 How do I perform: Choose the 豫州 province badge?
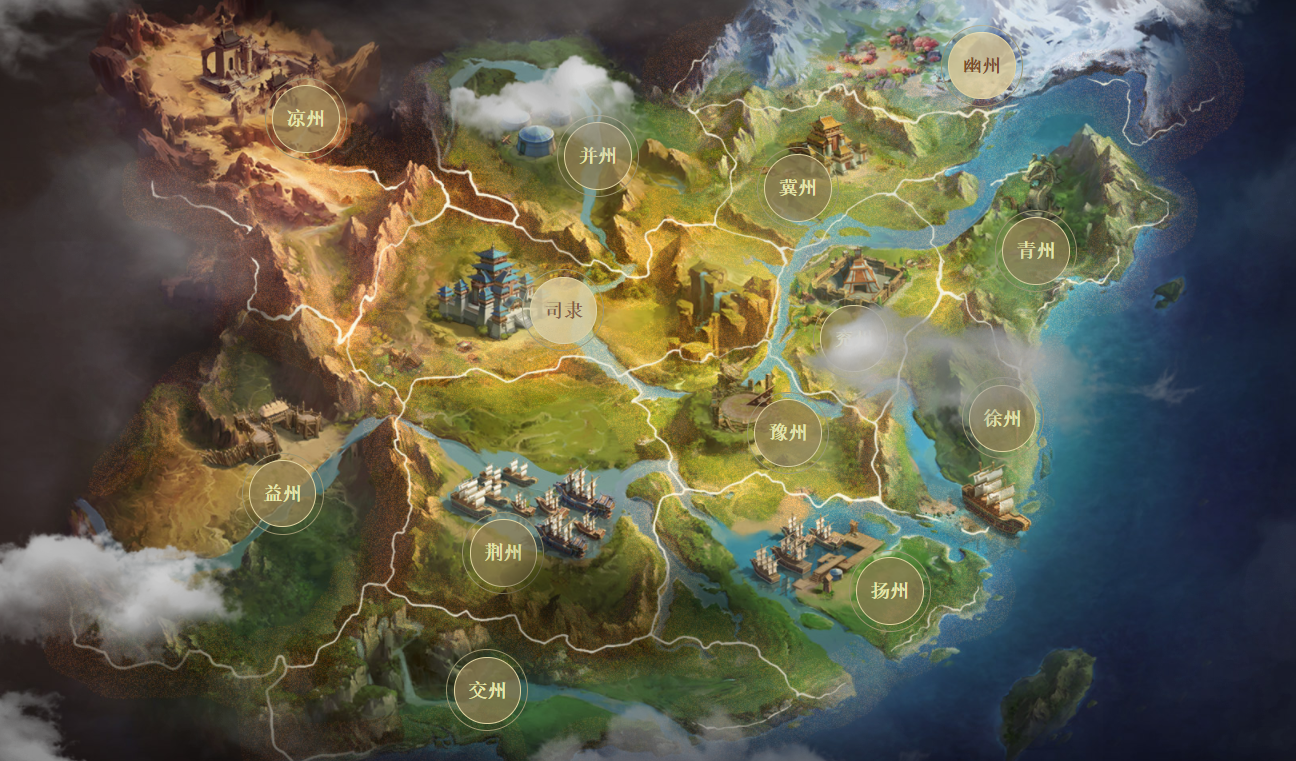tap(788, 432)
